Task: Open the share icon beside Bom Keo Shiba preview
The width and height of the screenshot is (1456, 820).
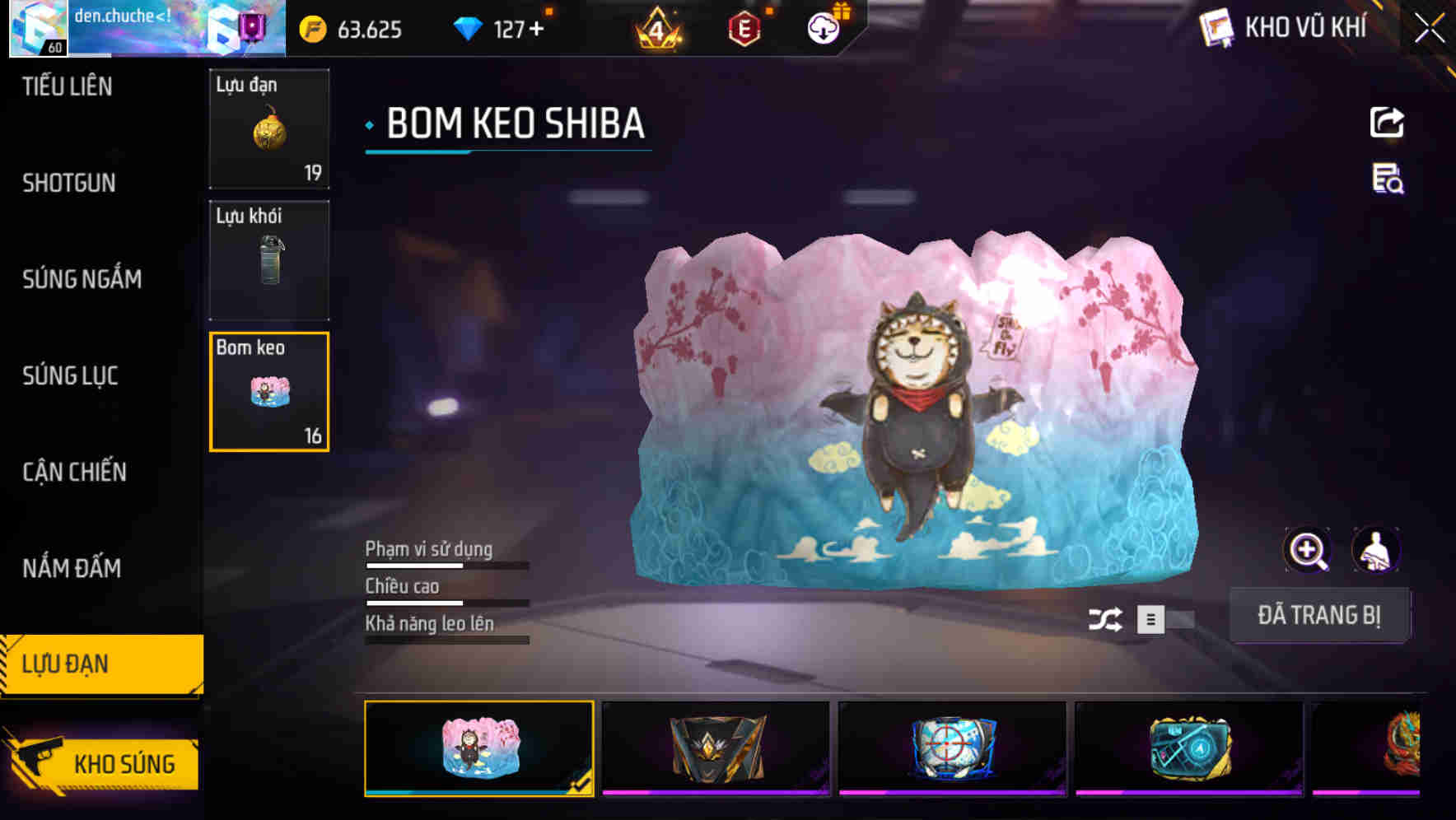Action: coord(1387,122)
